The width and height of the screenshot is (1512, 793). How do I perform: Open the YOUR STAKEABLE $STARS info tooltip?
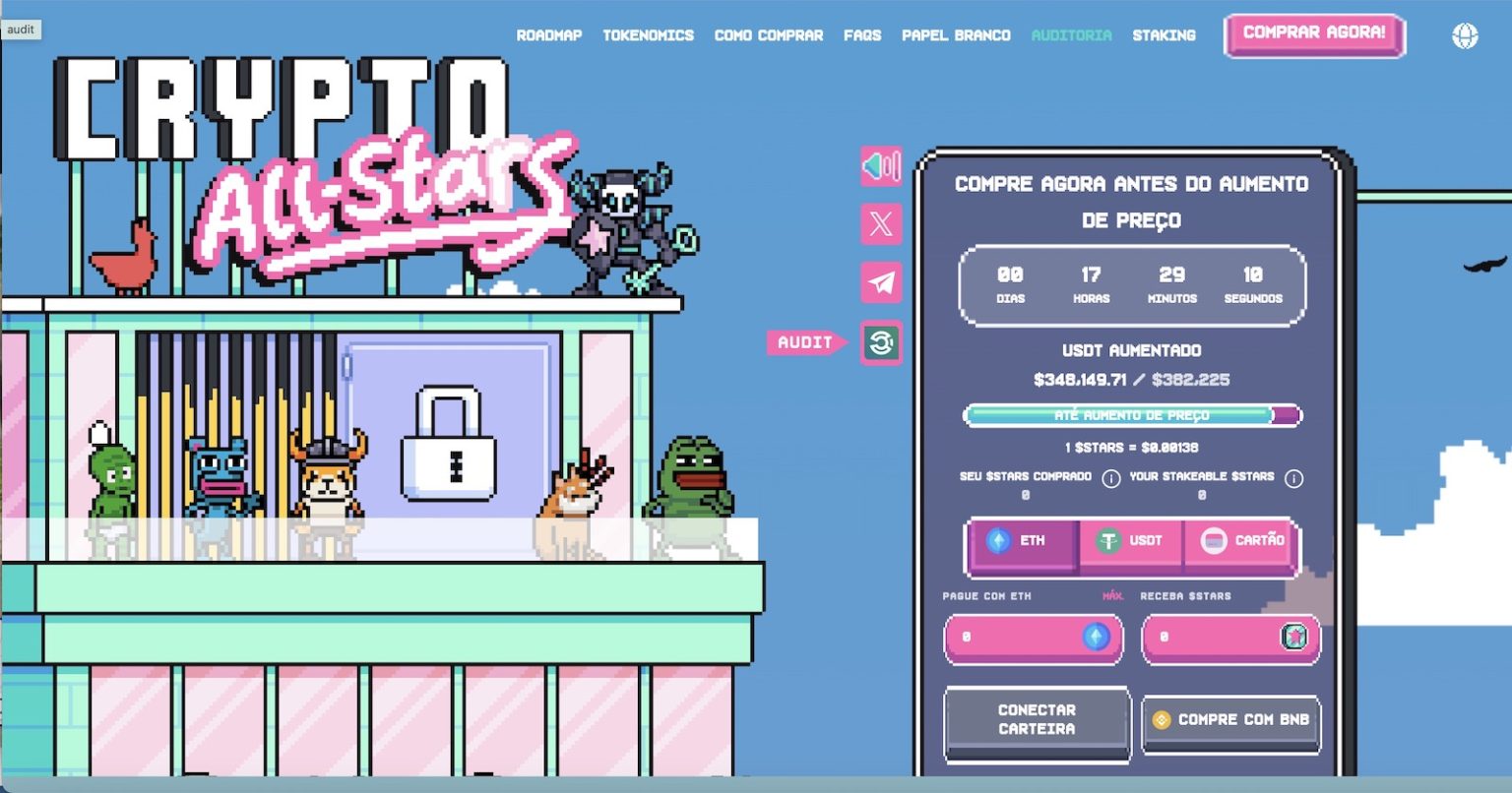pos(1292,477)
